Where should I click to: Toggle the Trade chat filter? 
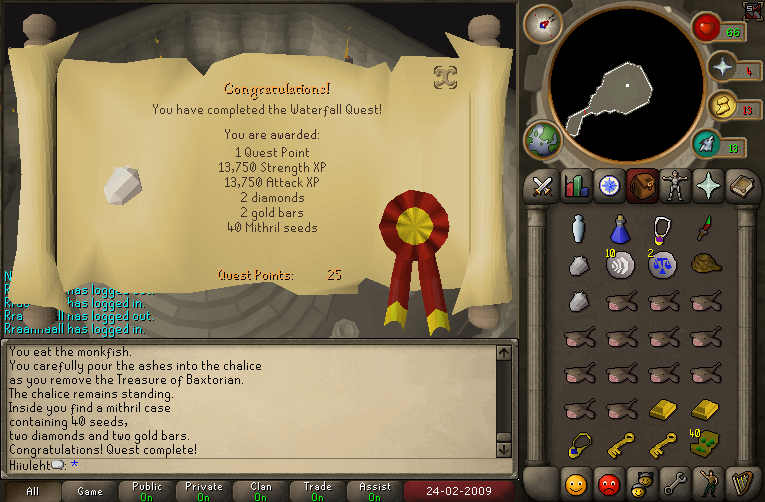point(318,491)
